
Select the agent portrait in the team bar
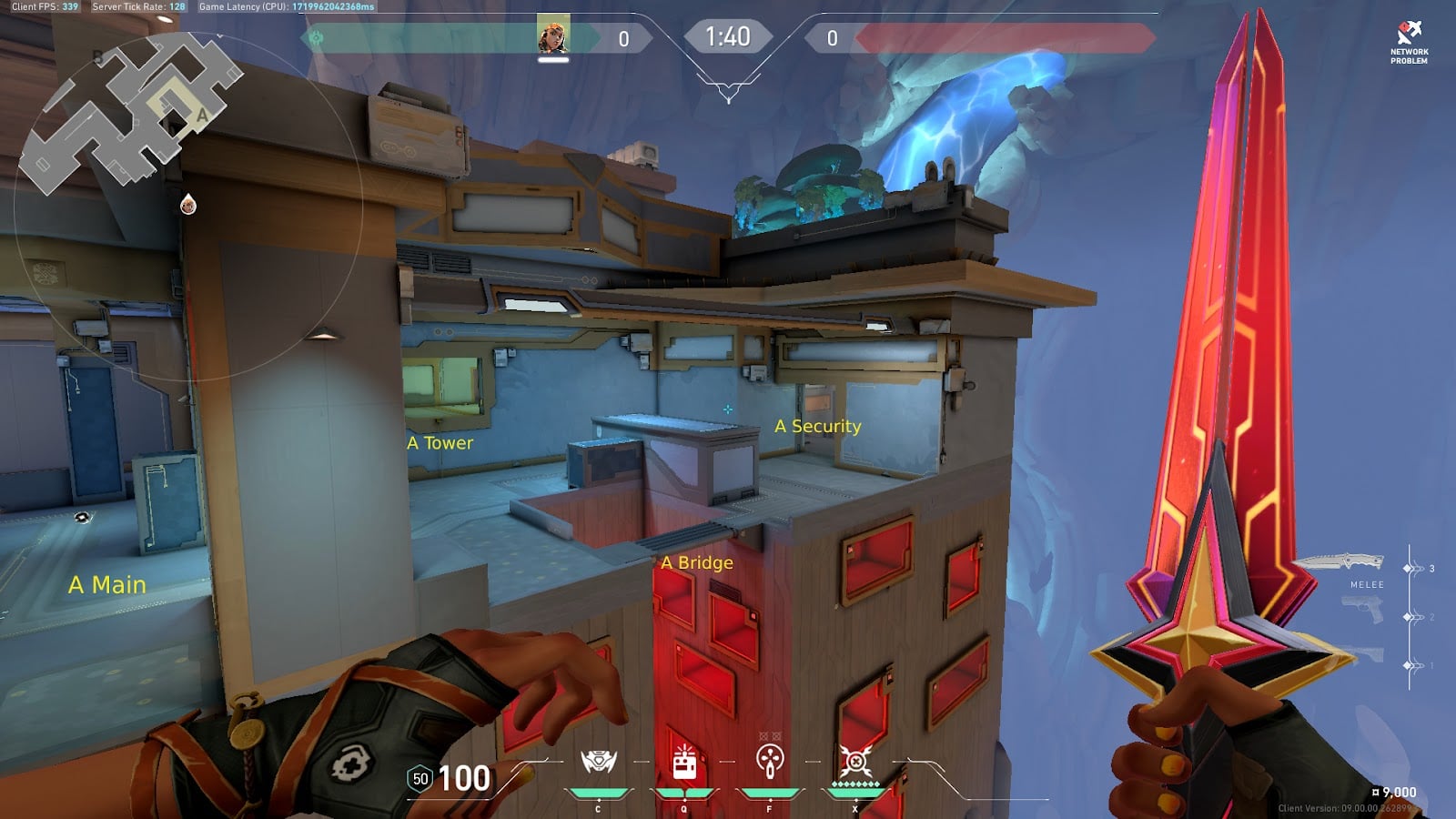[552, 36]
